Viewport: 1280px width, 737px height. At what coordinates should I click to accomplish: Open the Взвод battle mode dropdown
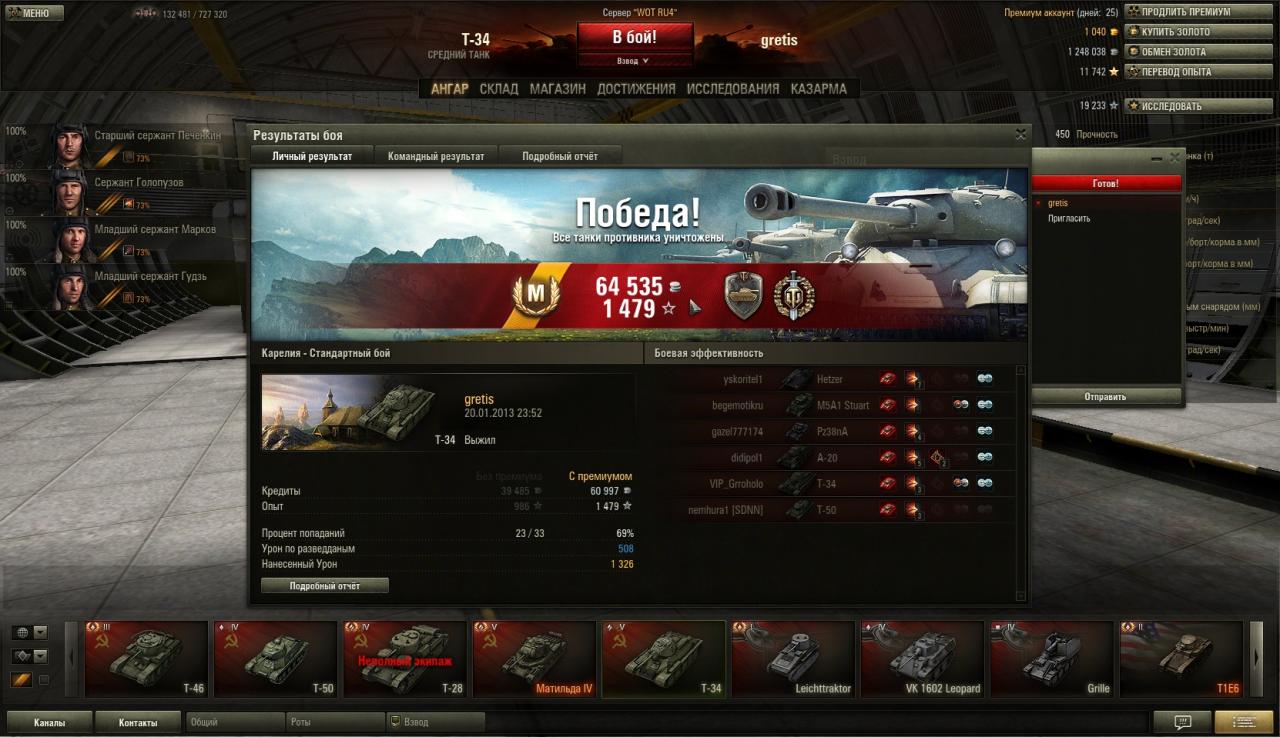pos(634,61)
